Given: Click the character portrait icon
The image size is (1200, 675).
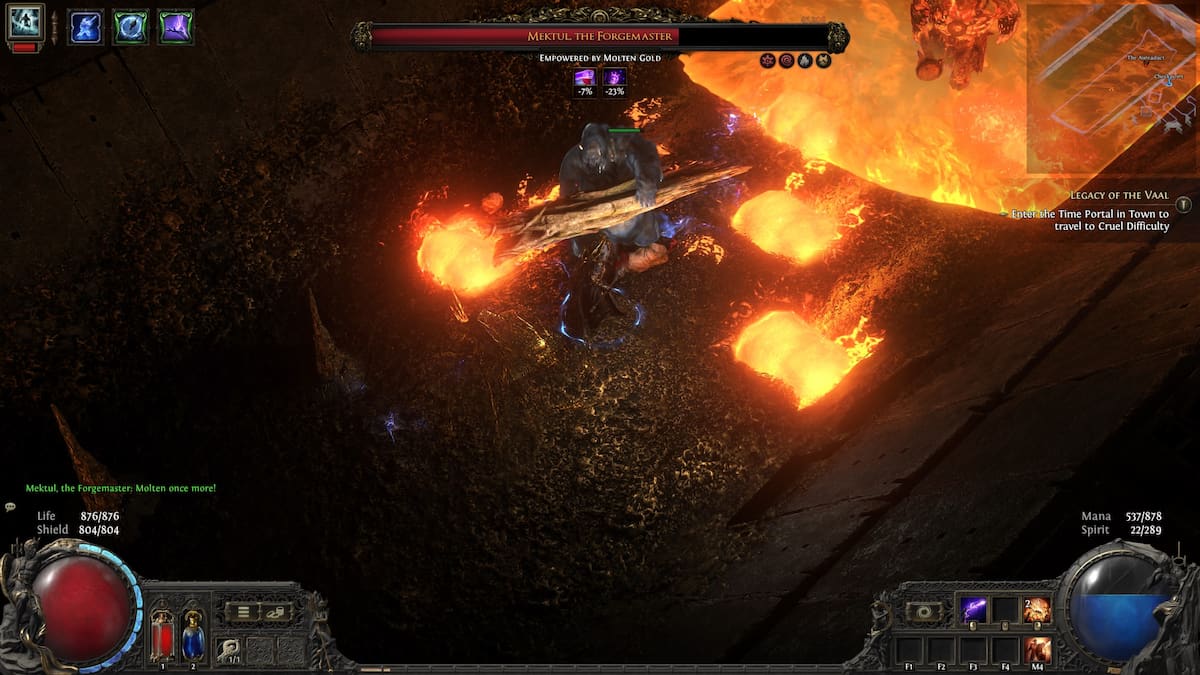Looking at the screenshot, I should [25, 21].
